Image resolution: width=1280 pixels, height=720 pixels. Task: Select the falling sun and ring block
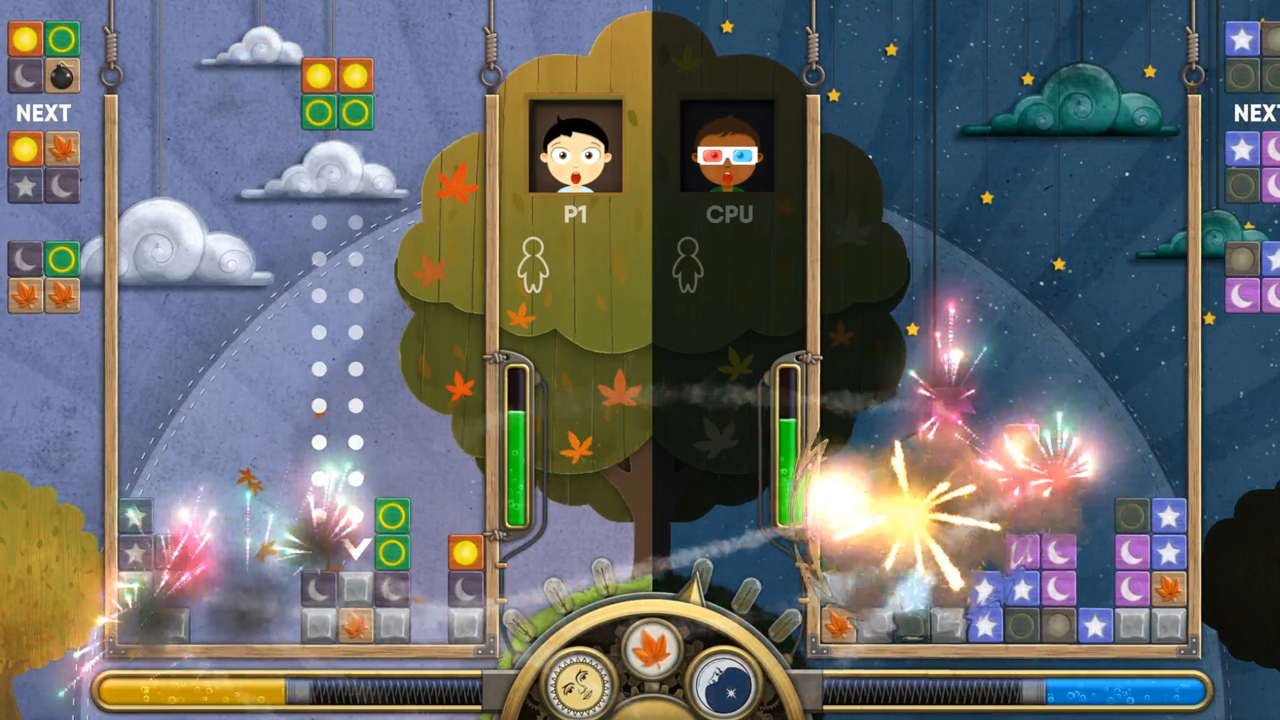click(337, 94)
